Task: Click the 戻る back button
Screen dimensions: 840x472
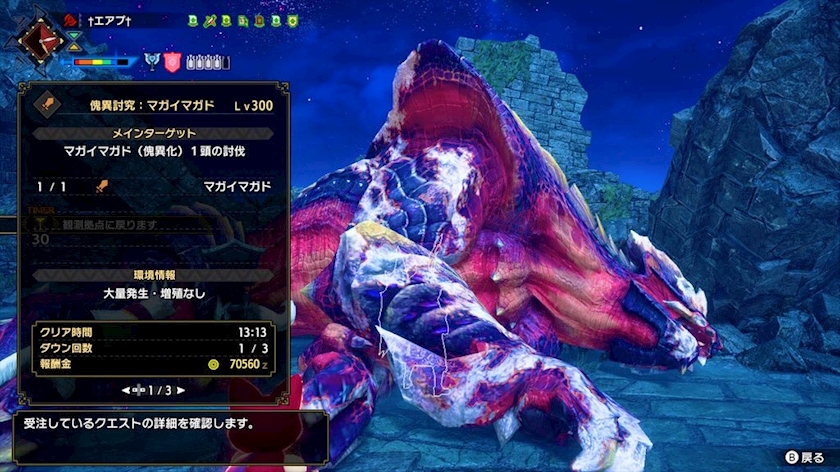Action: tap(806, 455)
